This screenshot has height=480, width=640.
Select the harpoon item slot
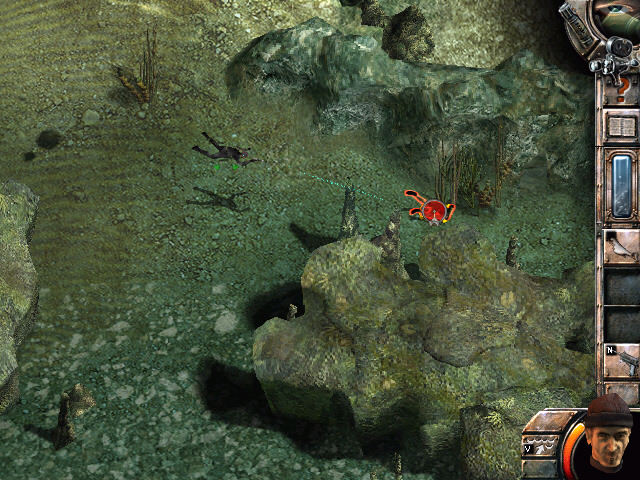pos(621,246)
